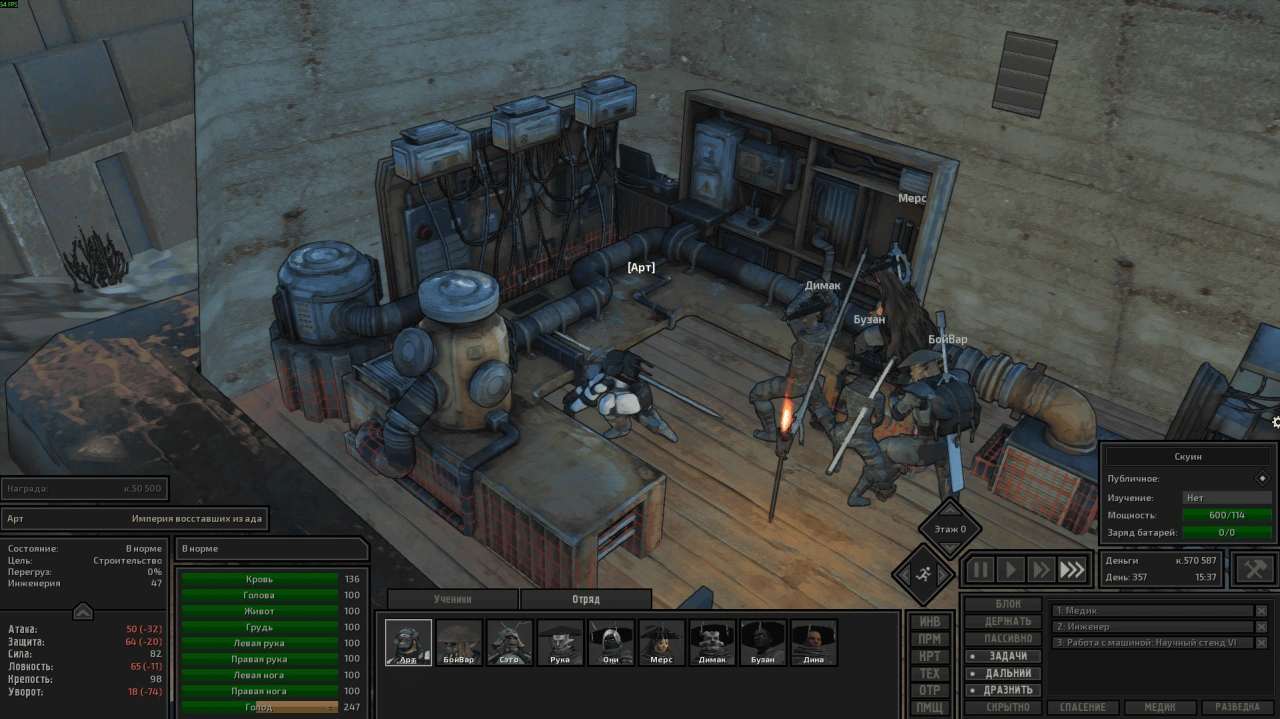Image resolution: width=1280 pixels, height=719 pixels.
Task: Pause the game with the pause button
Action: coord(980,570)
